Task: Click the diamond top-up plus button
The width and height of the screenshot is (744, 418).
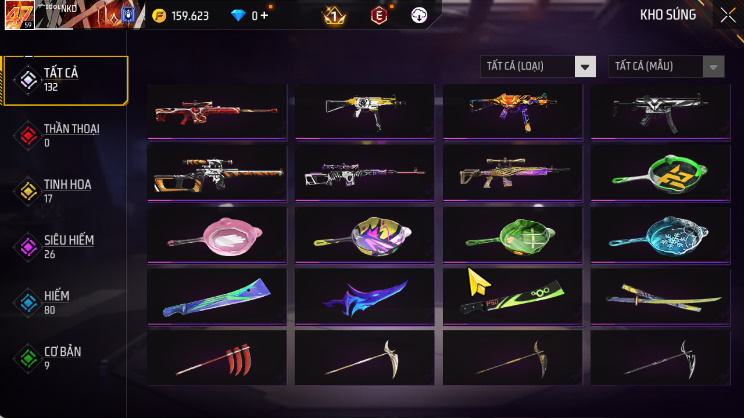Action: (x=264, y=16)
